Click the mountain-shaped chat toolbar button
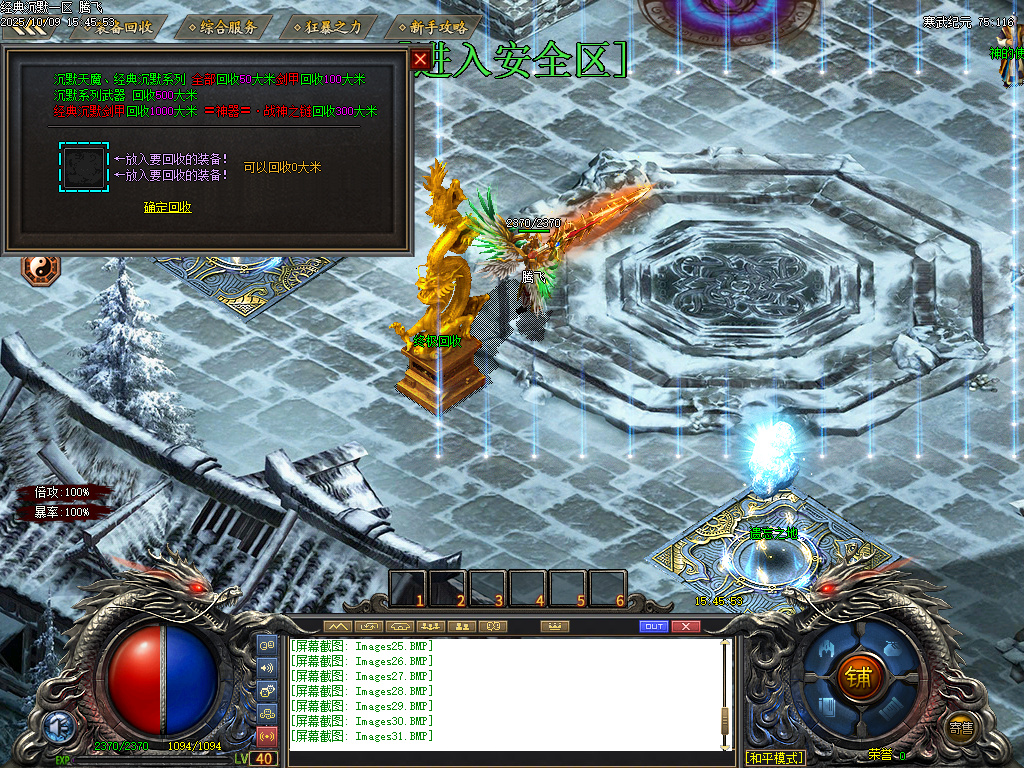The width and height of the screenshot is (1024, 768). [x=337, y=627]
